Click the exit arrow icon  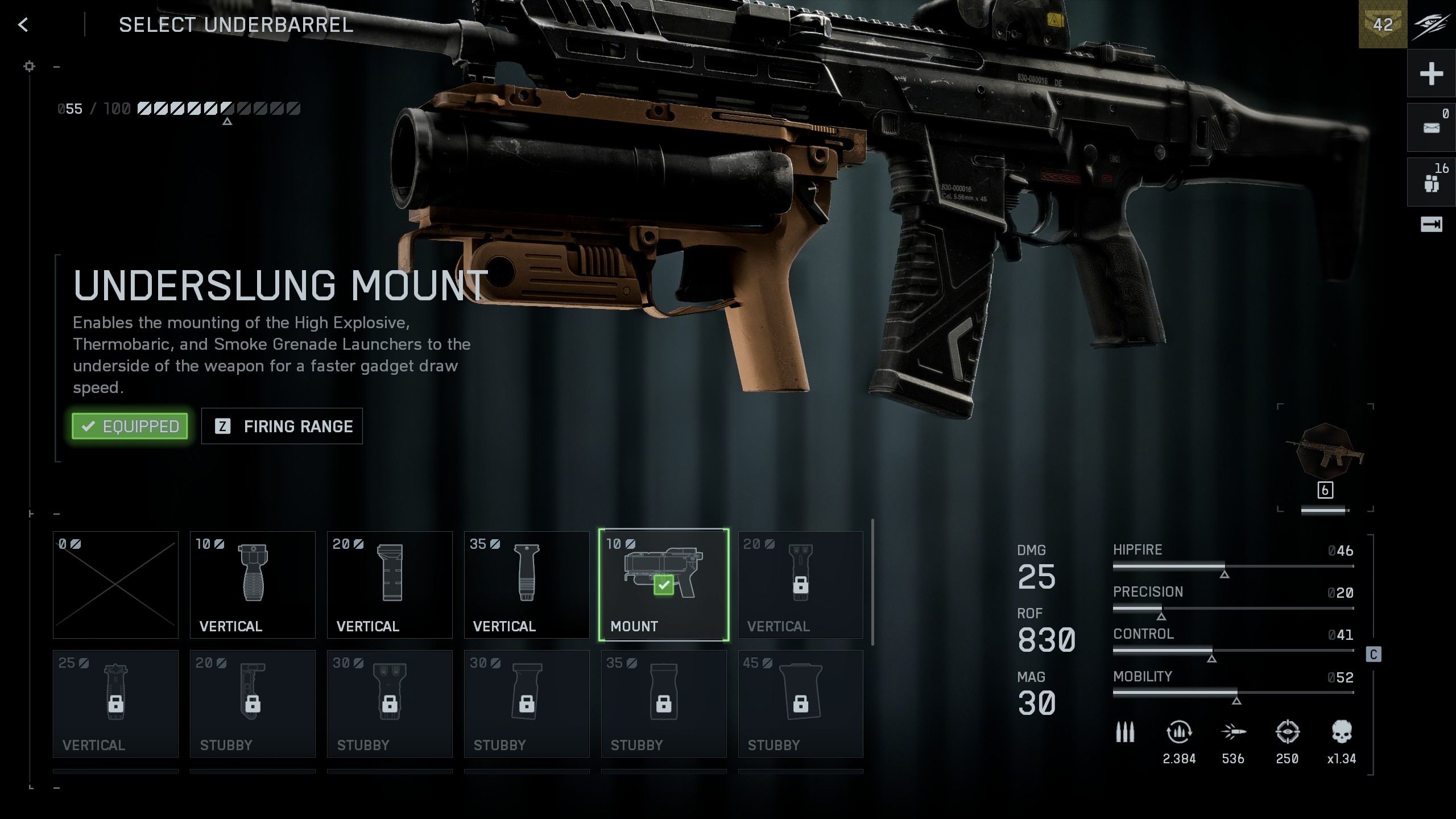click(1431, 225)
